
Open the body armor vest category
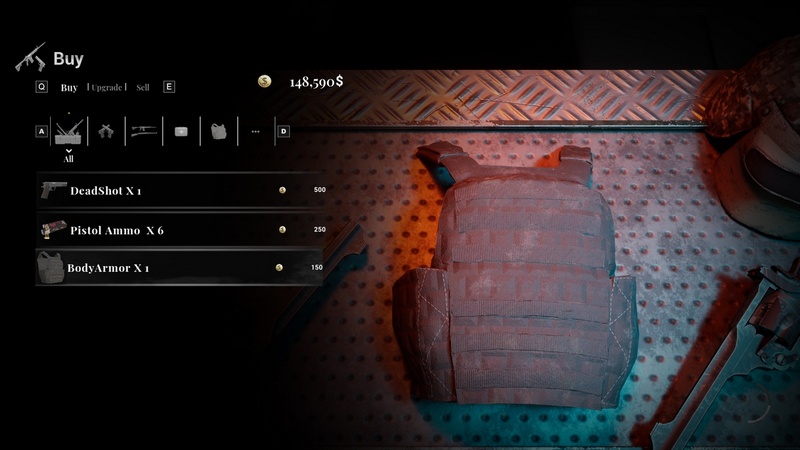(218, 131)
